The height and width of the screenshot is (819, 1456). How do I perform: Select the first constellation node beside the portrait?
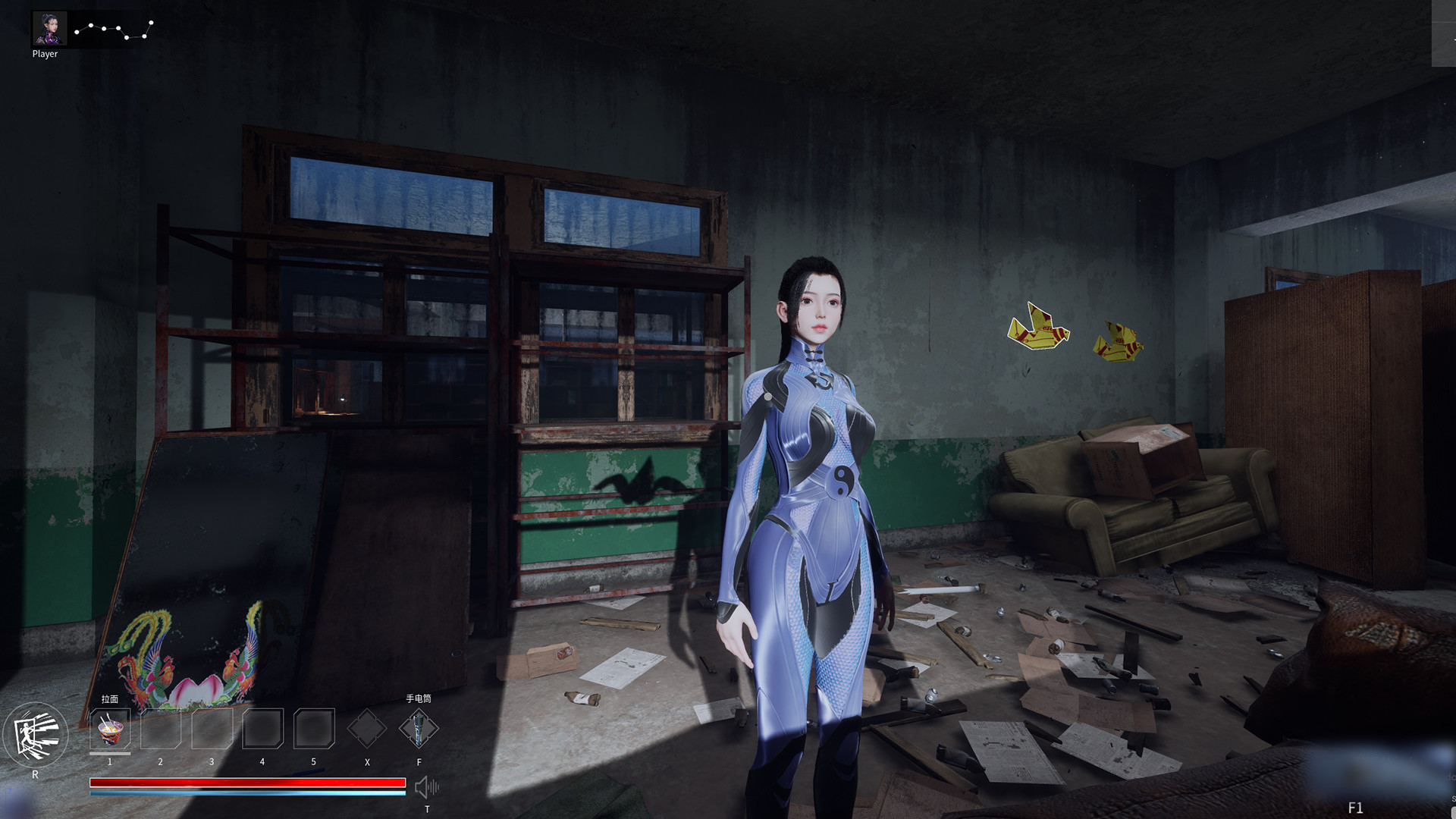coord(77,32)
